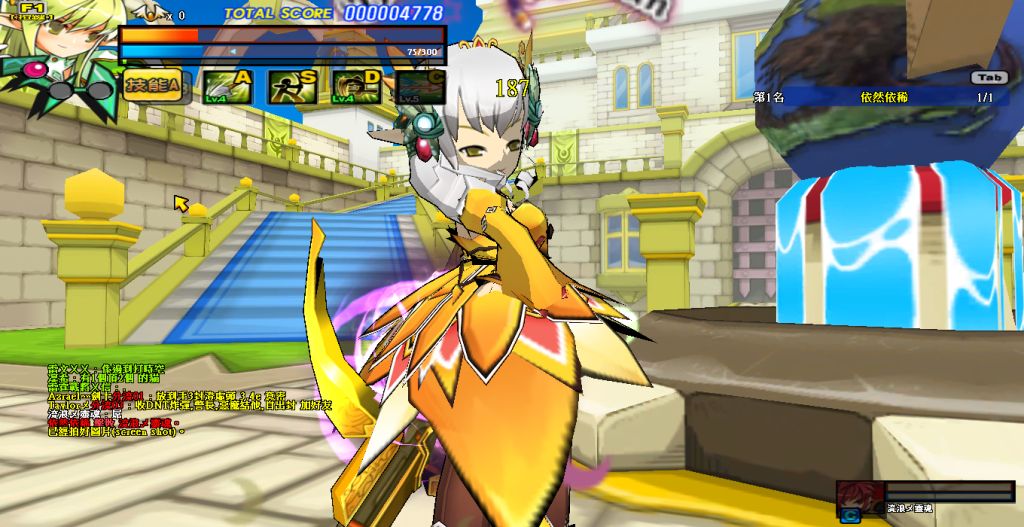This screenshot has width=1024, height=527.
Task: Select the dimmed Lv.5 skill C
Action: click(421, 87)
